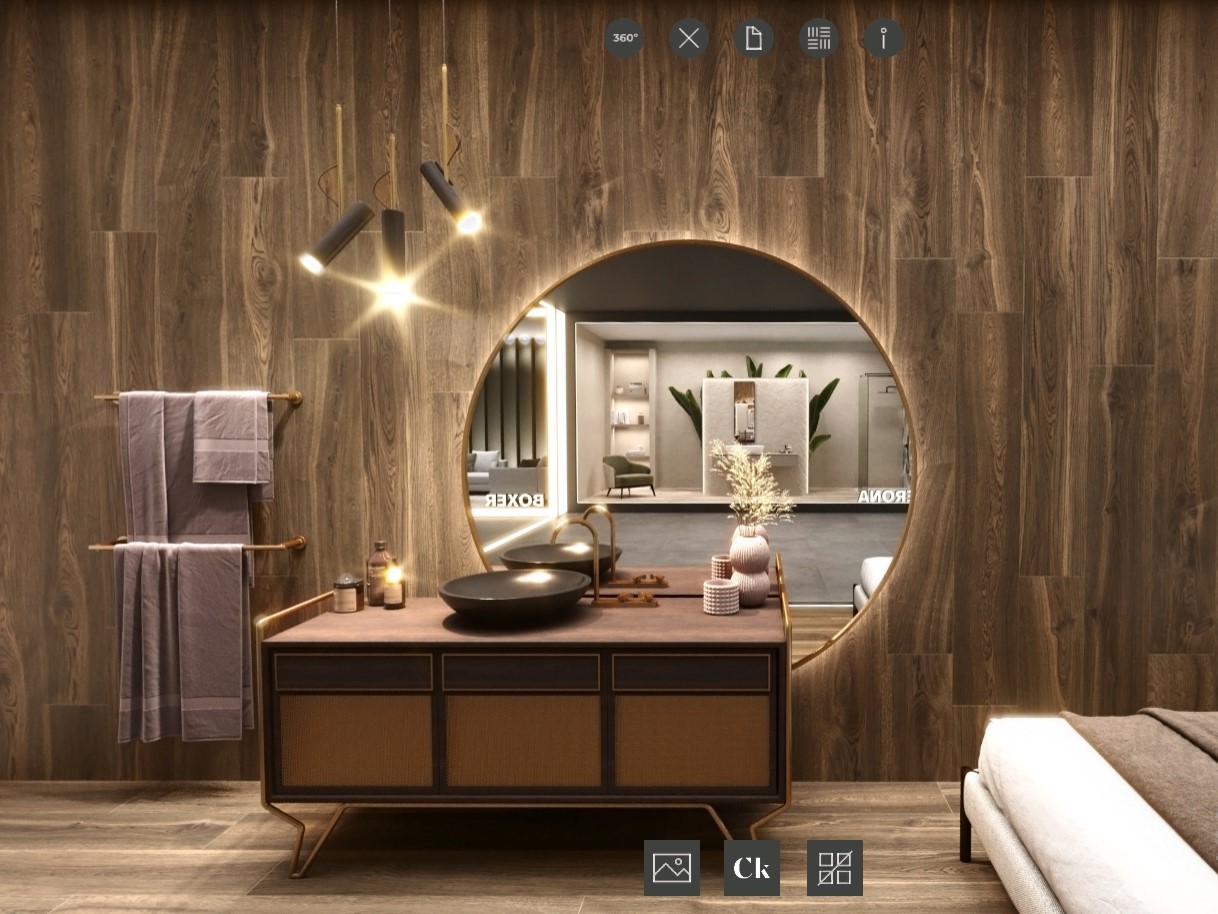Activate the 360° view button
The width and height of the screenshot is (1218, 914).
click(x=624, y=38)
